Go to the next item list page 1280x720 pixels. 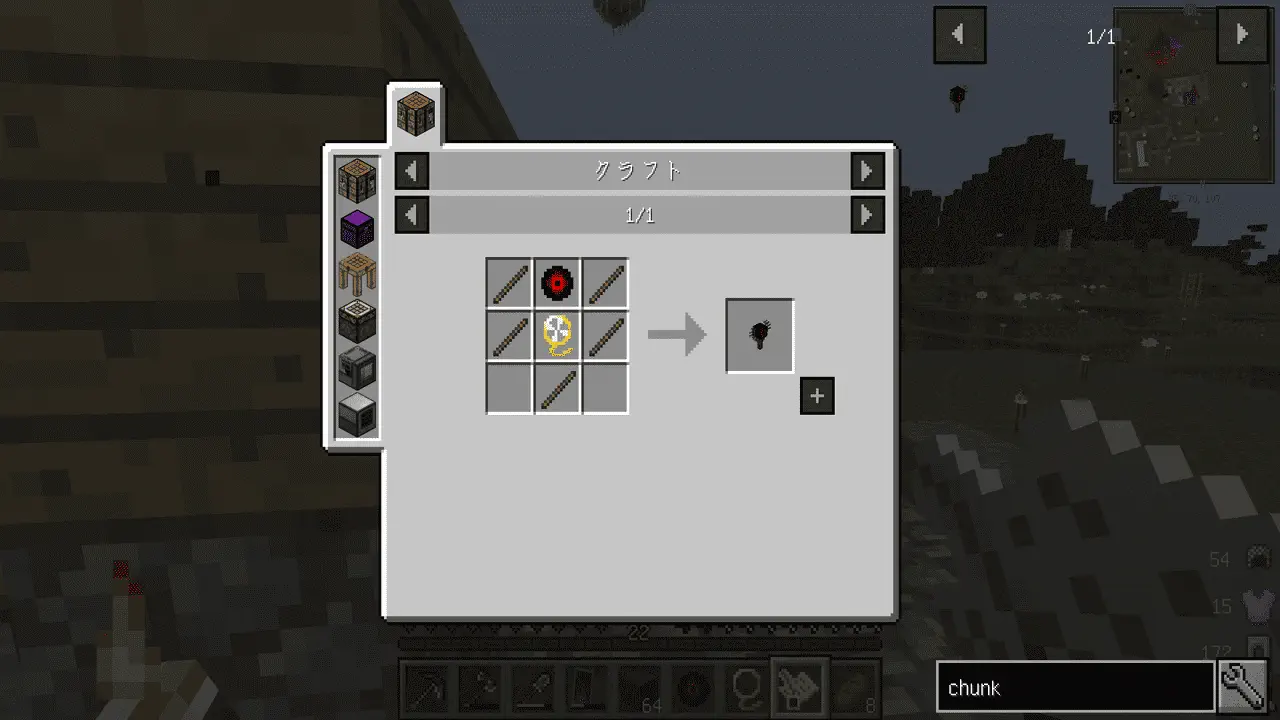(x=1242, y=35)
